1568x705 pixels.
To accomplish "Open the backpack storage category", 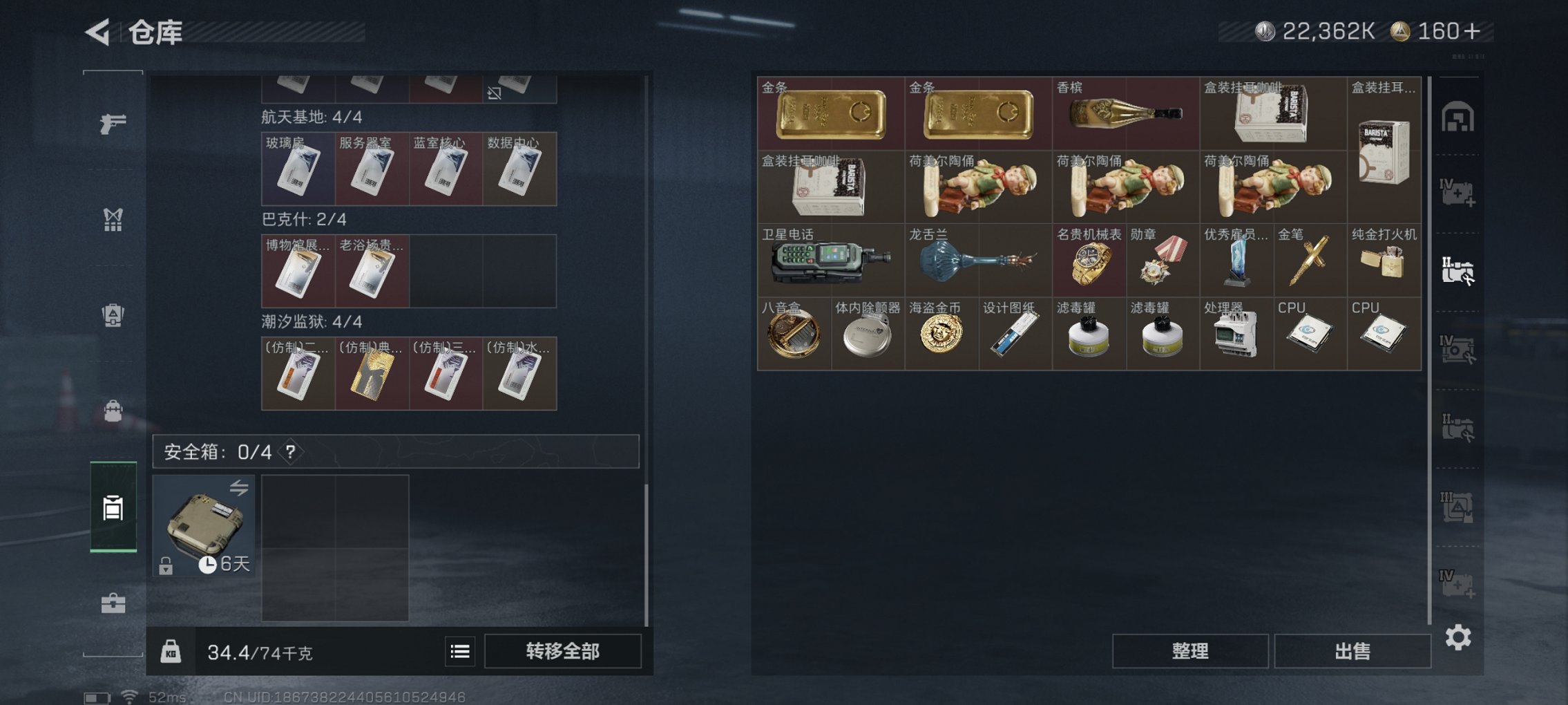I will click(x=113, y=411).
